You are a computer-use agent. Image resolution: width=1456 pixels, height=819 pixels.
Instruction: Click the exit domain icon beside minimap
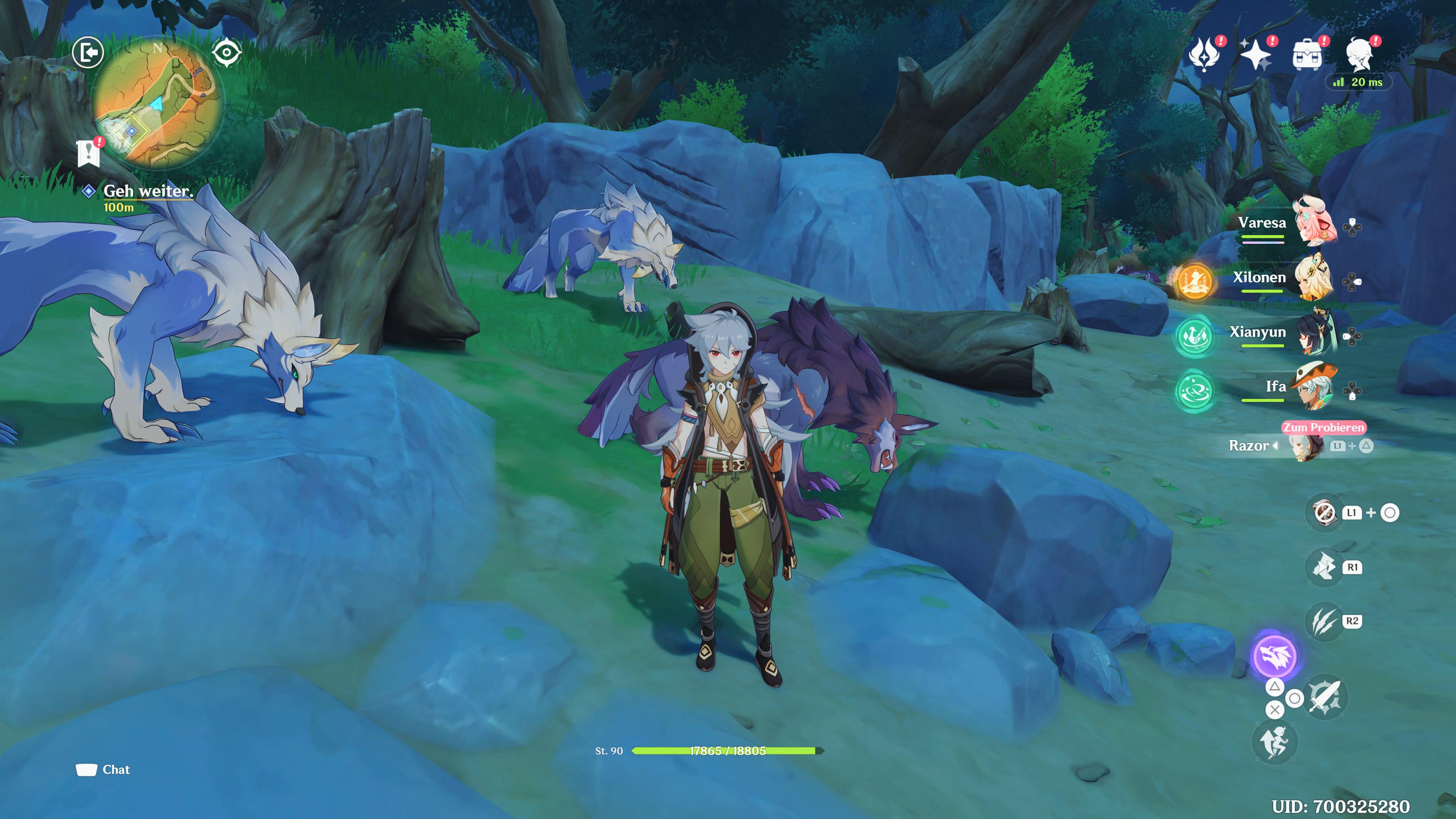tap(88, 53)
